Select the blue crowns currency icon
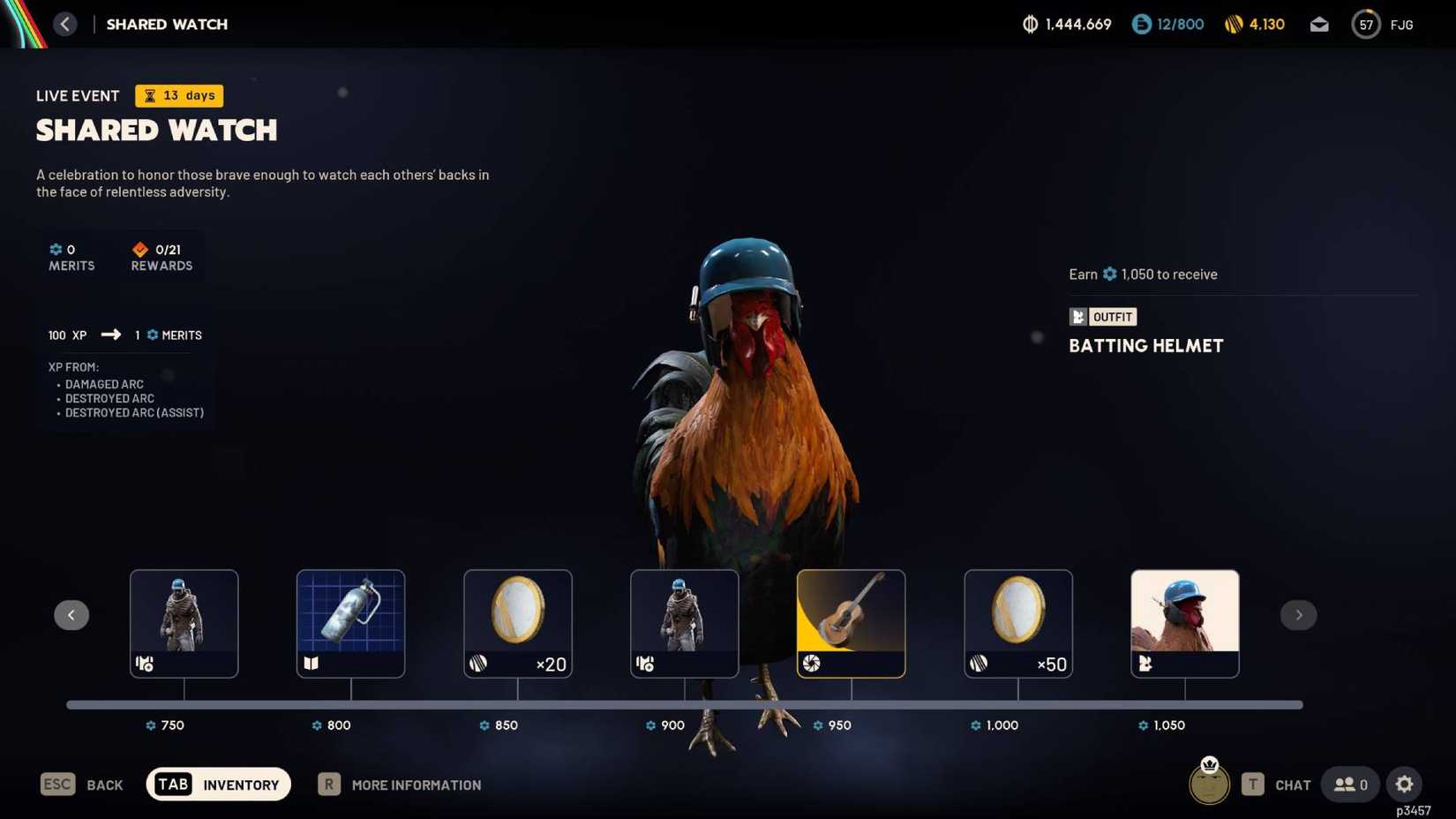This screenshot has width=1456, height=819. (x=1141, y=25)
